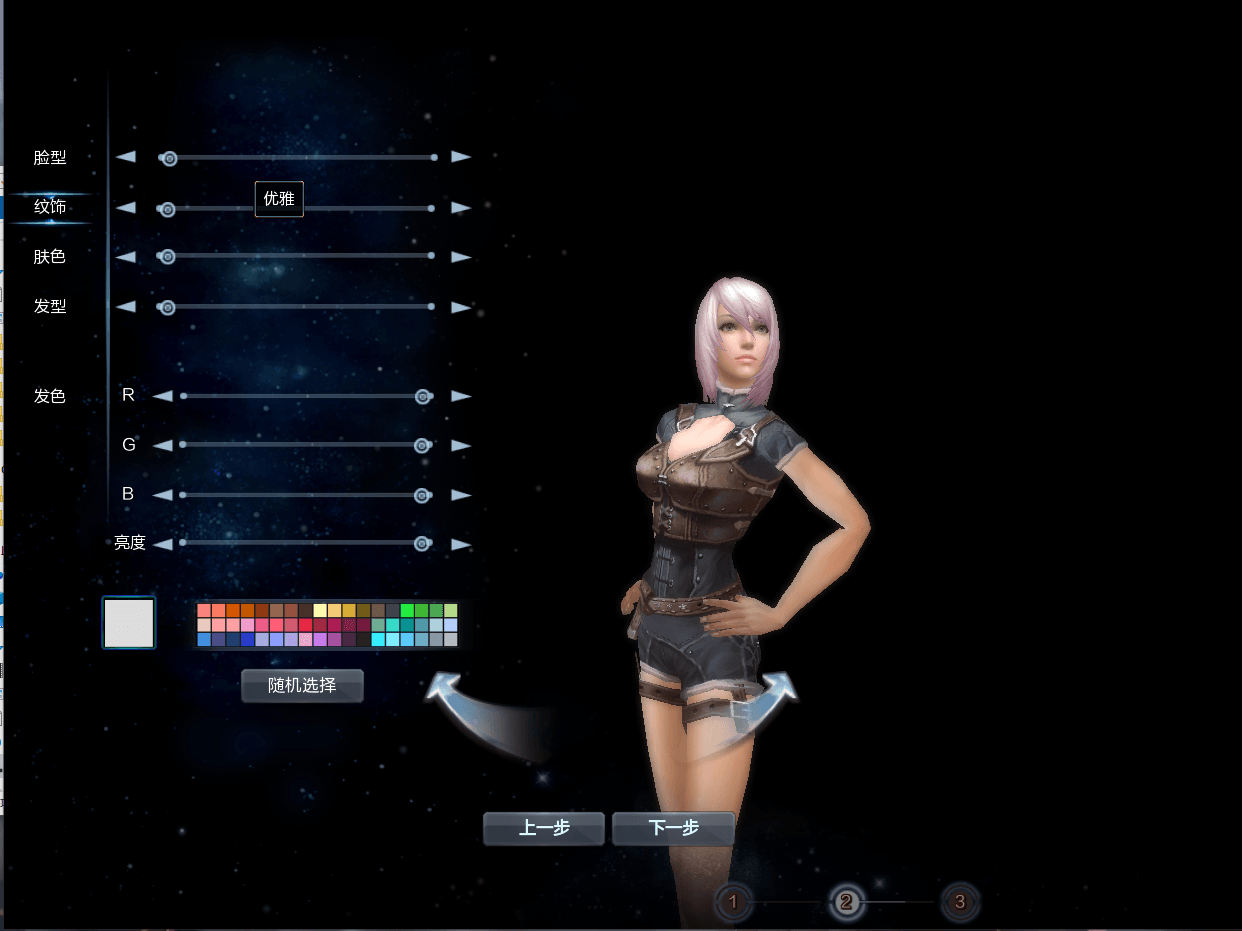This screenshot has height=931, width=1242.
Task: Click the 随机选择 randomize button
Action: [x=302, y=686]
